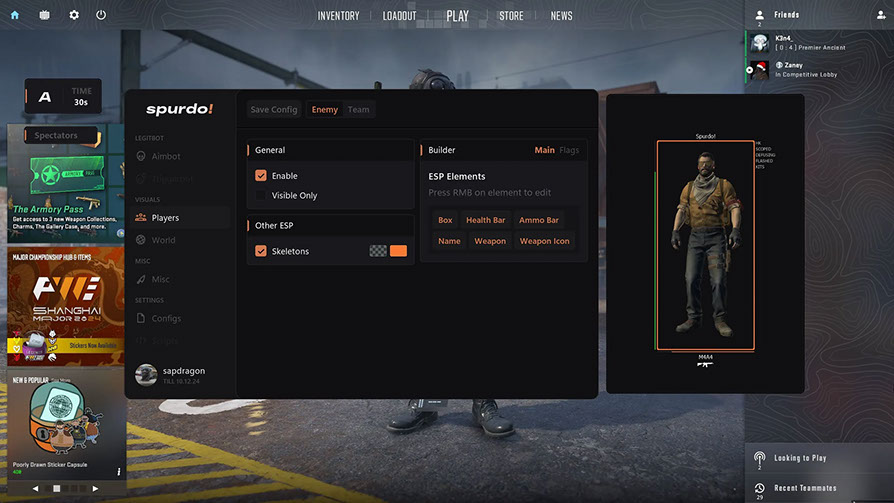
Task: Choose the Health Bar ESP element
Action: click(485, 220)
